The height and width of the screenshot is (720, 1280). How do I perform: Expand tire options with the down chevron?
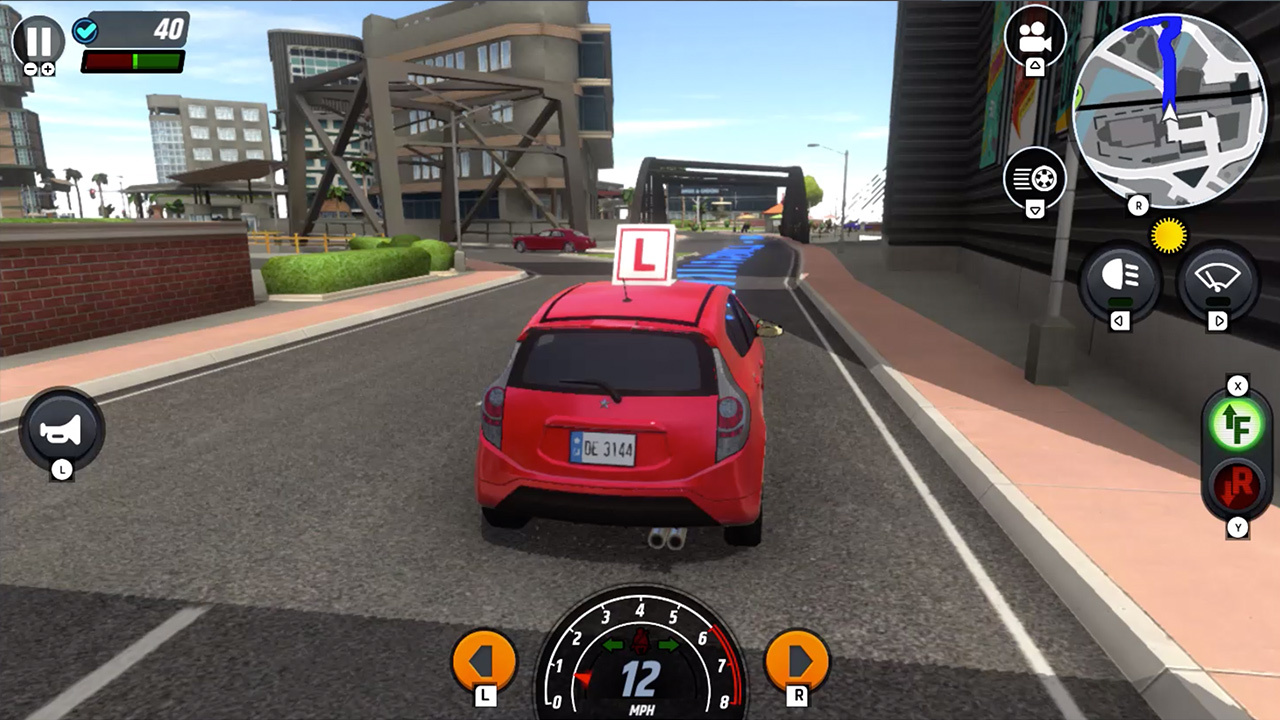[x=1034, y=207]
